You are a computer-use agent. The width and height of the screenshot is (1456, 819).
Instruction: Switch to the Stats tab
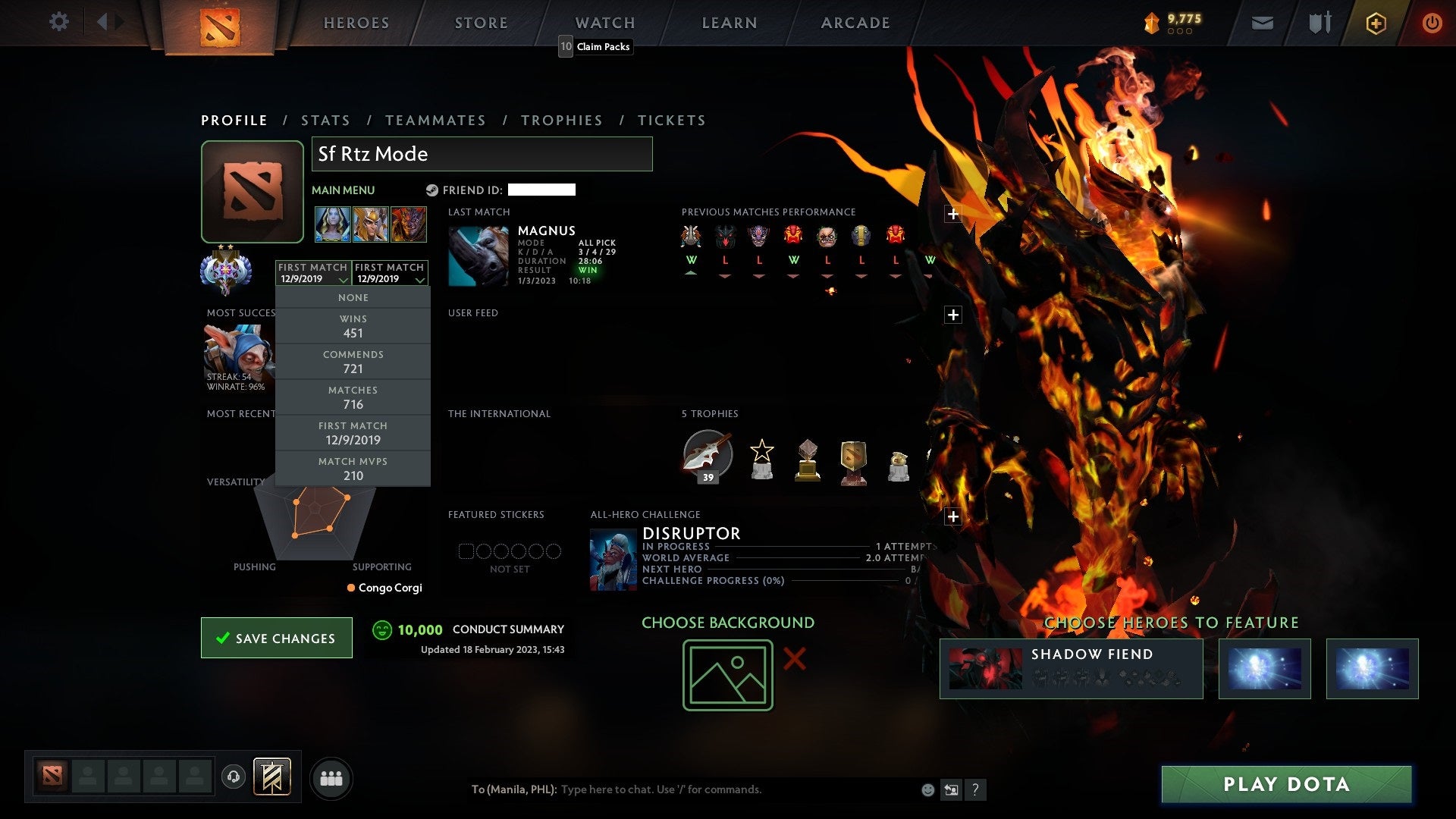pos(325,121)
